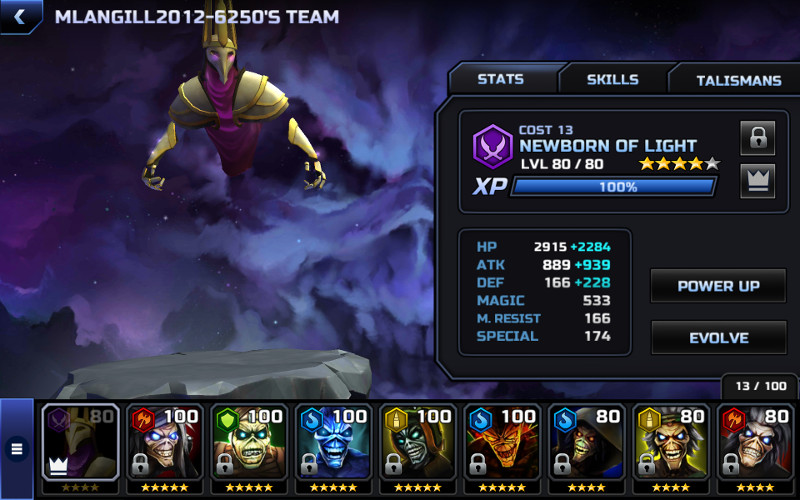Click the crown champion button

(x=757, y=181)
